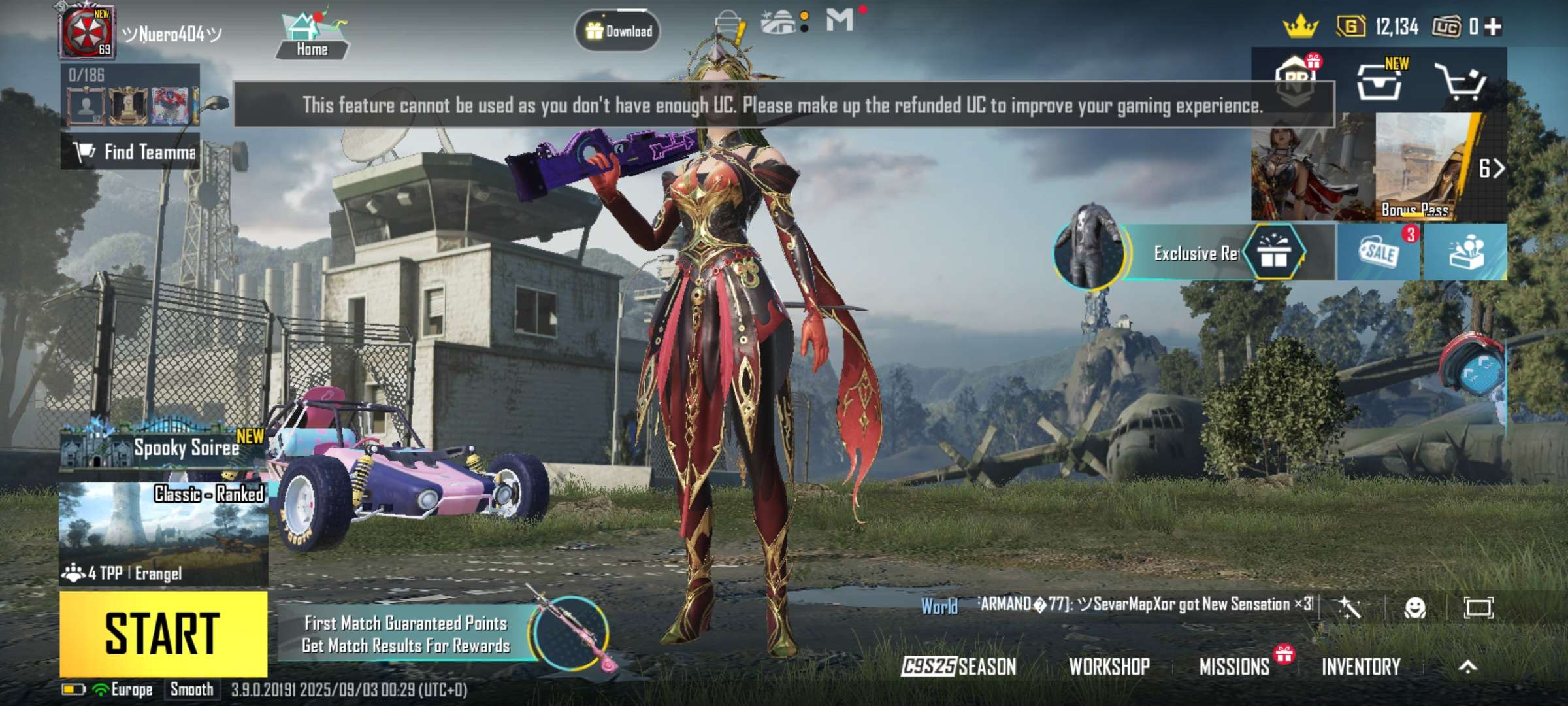Open the First Match Guaranteed Points banner
The image size is (1568, 706).
406,634
